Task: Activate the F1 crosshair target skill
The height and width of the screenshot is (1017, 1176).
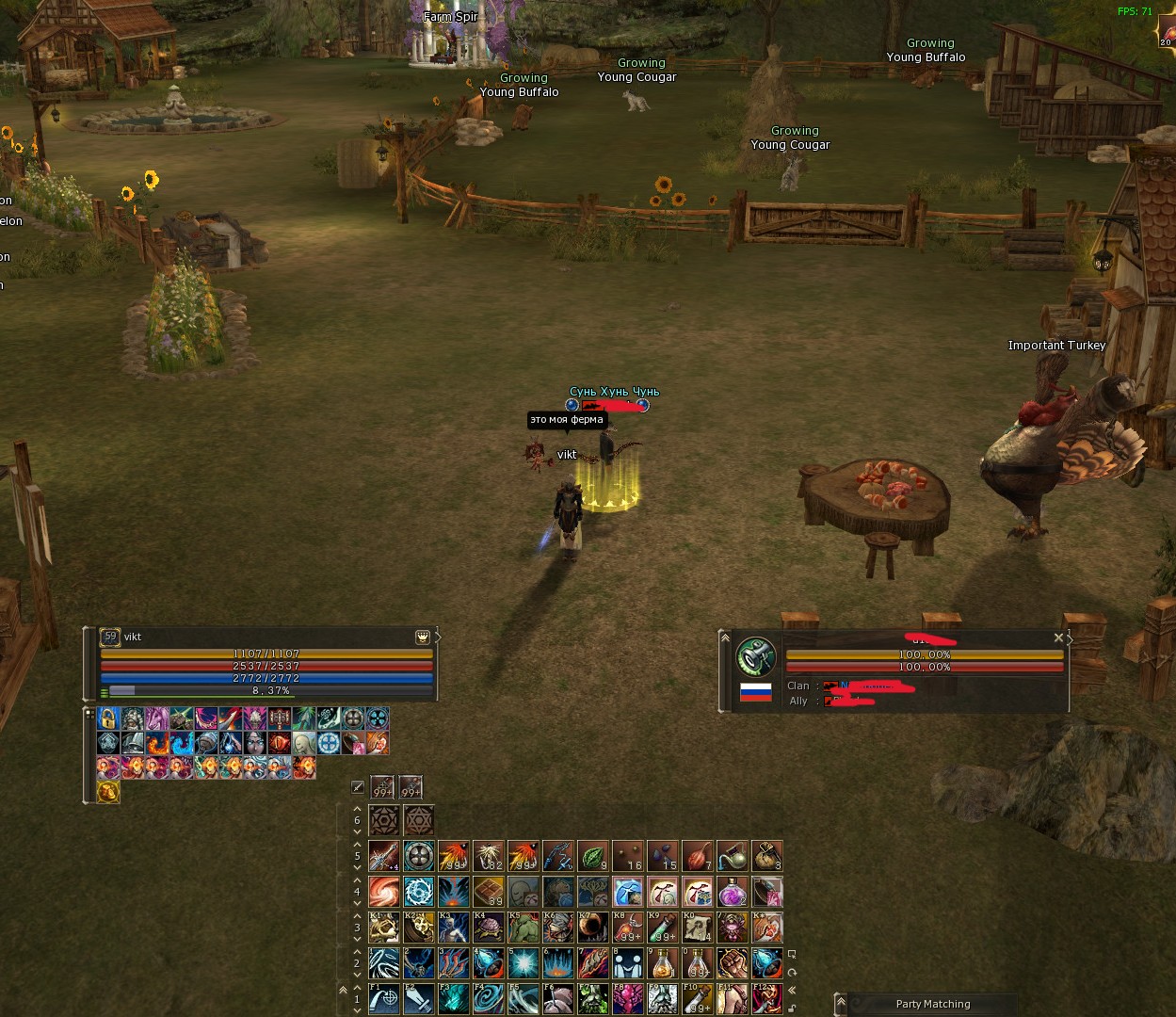Action: click(x=383, y=999)
